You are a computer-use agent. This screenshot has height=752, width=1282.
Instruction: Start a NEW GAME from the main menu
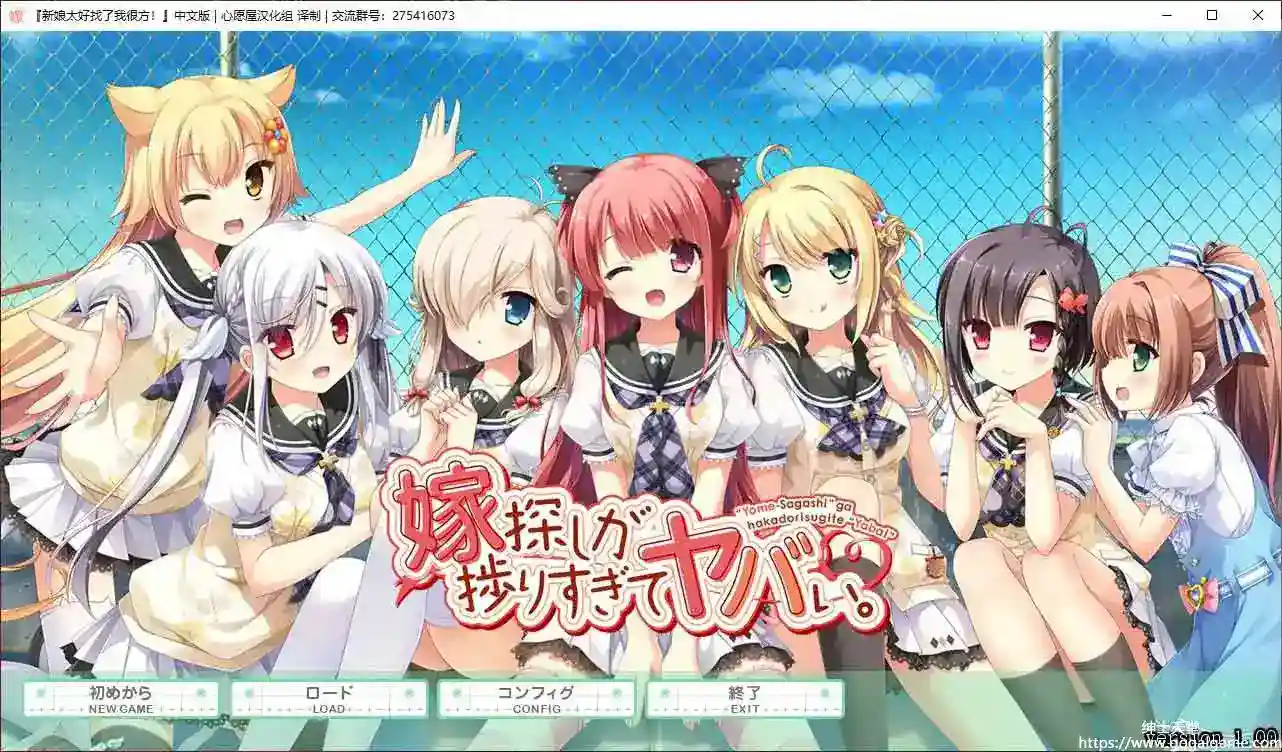(120, 698)
